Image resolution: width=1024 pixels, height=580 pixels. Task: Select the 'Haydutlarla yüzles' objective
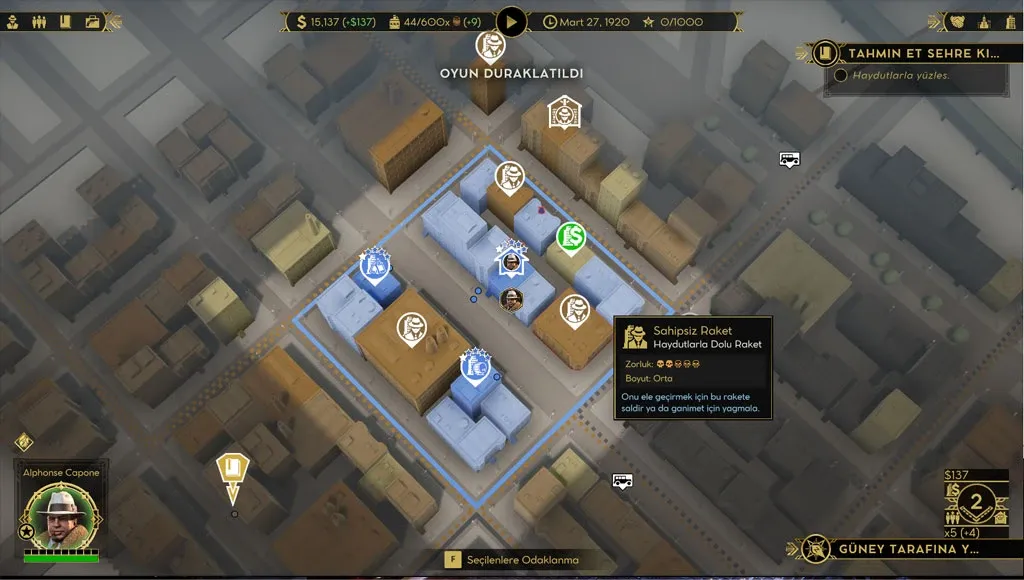tap(900, 75)
